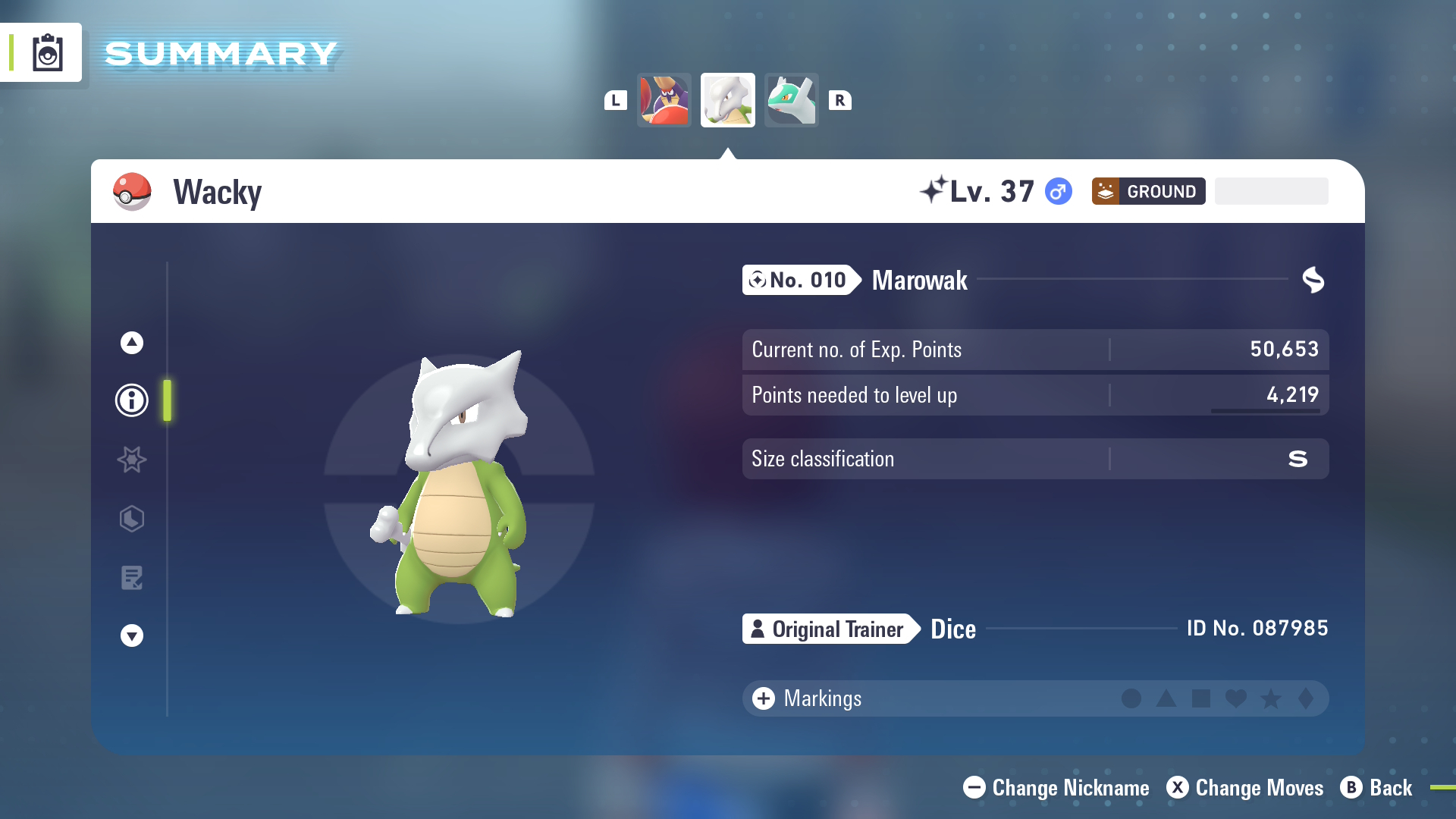Viewport: 1456px width, 819px height.
Task: Switch to the star-shaped stats tab
Action: click(x=132, y=460)
